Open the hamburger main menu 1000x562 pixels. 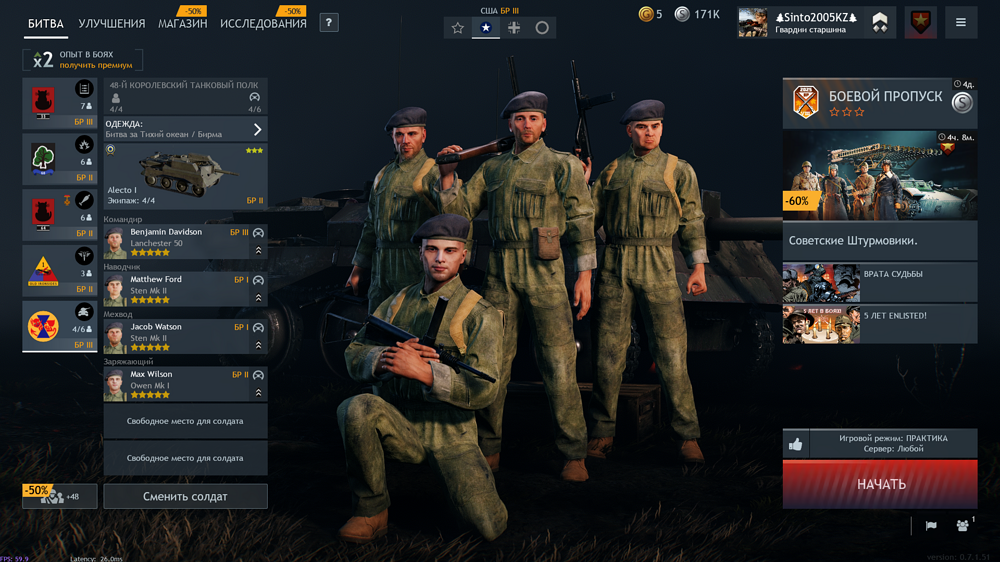point(961,22)
